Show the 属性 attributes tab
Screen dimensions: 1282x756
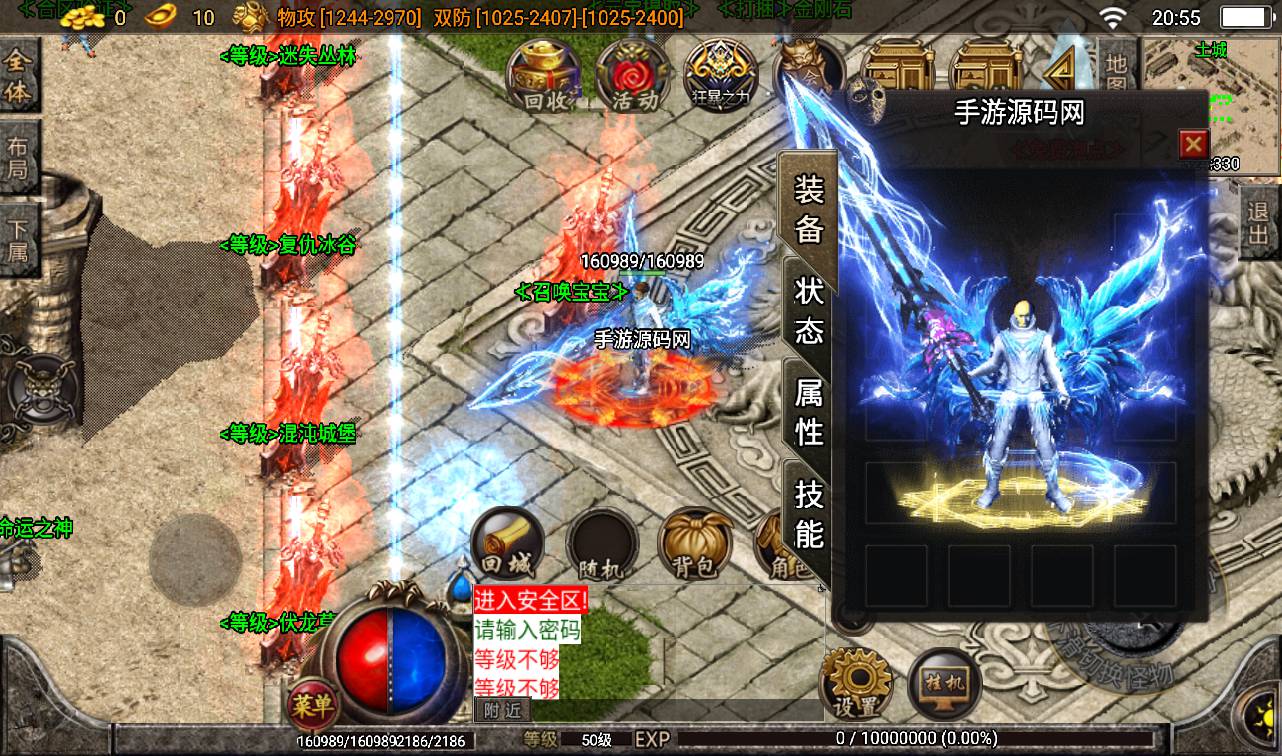pyautogui.click(x=808, y=412)
